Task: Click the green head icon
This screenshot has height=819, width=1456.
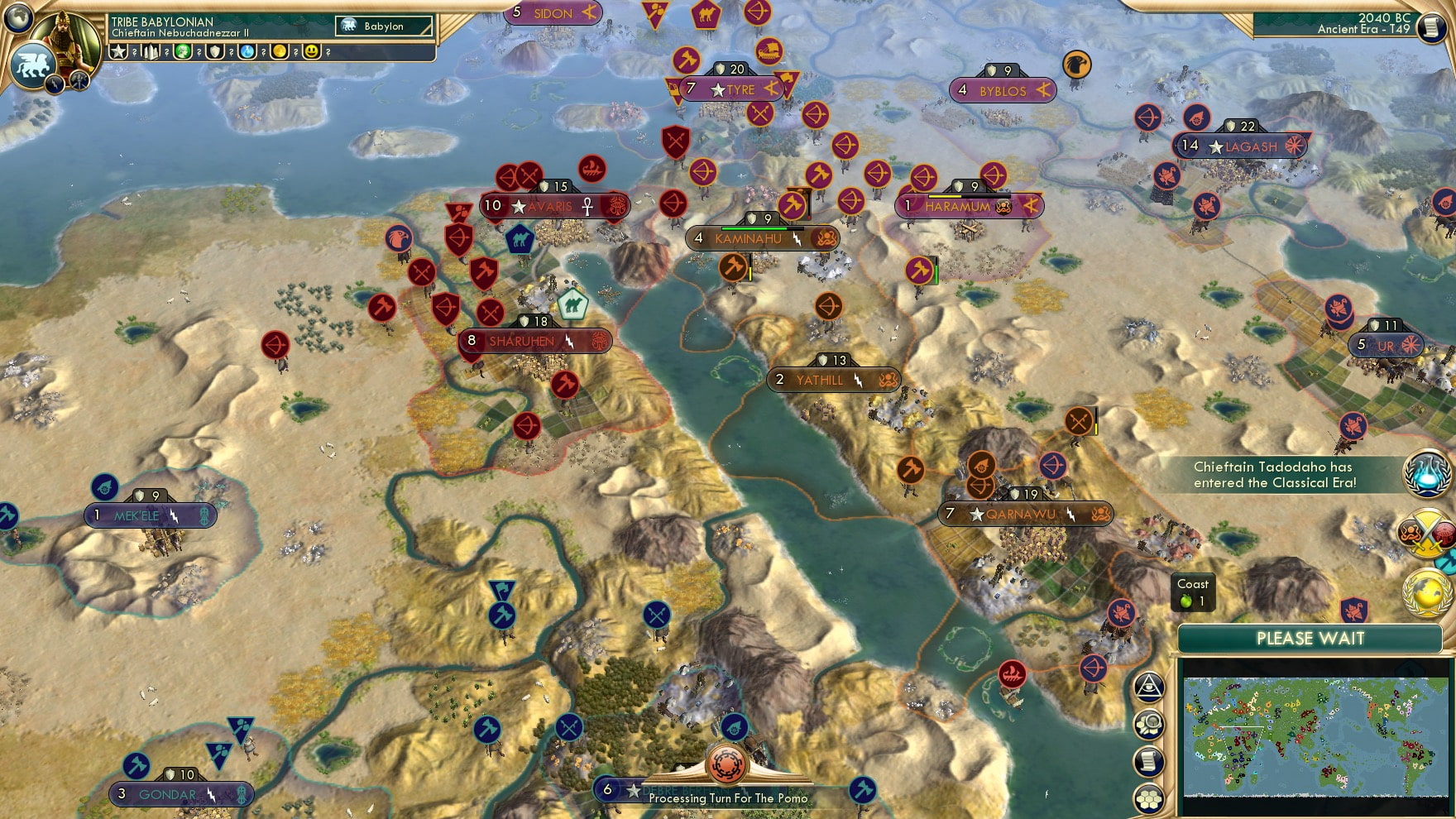Action: tap(183, 52)
